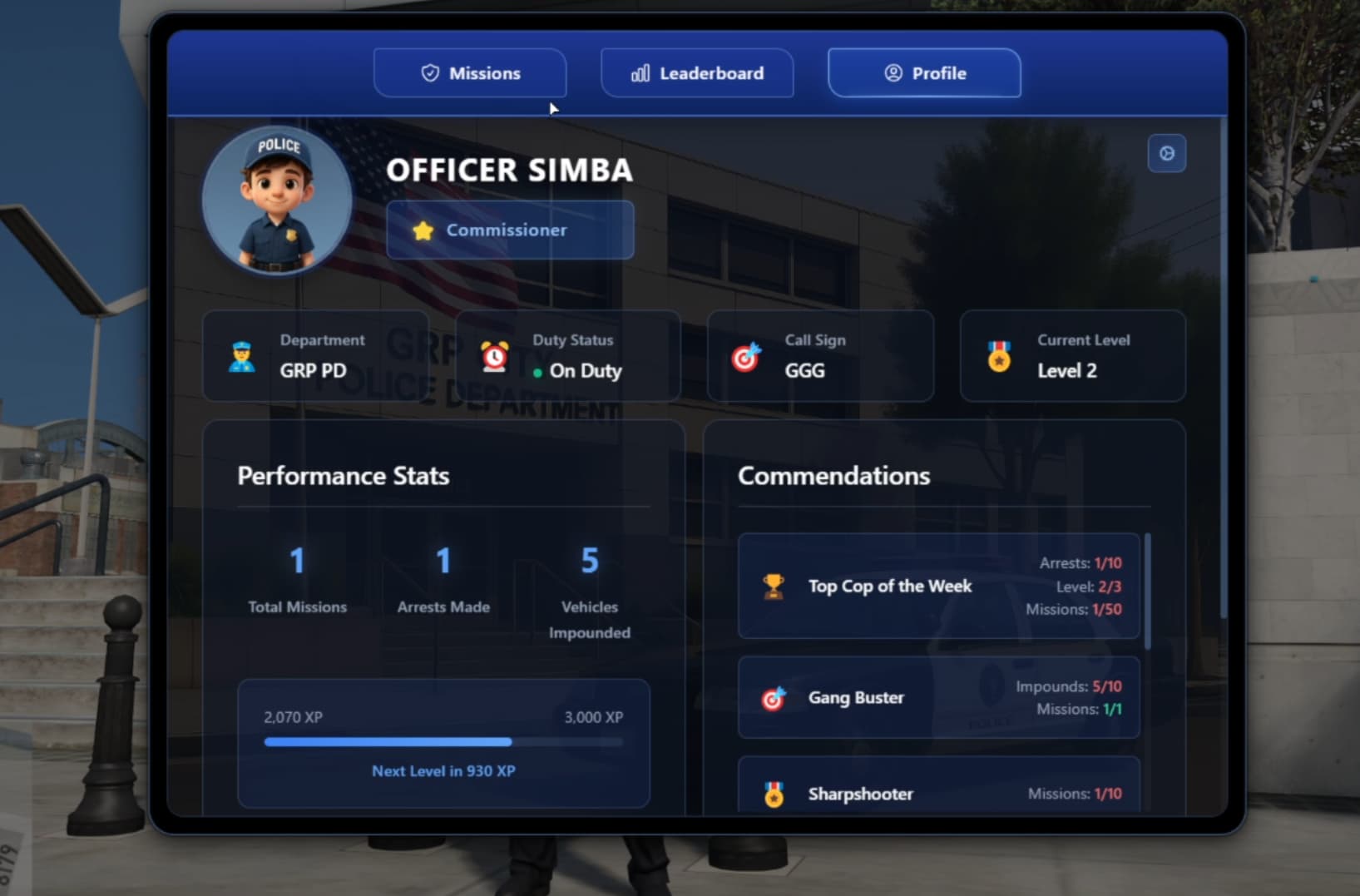Click the dart icon beside Gang Buster
The width and height of the screenshot is (1360, 896).
[773, 698]
